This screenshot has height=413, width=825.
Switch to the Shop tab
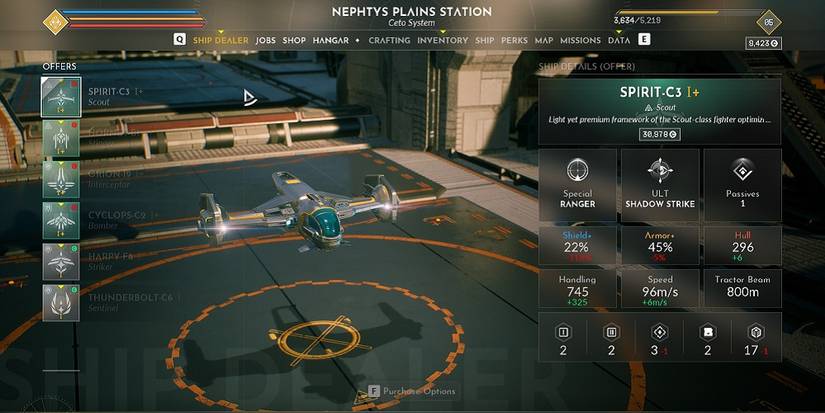point(294,40)
